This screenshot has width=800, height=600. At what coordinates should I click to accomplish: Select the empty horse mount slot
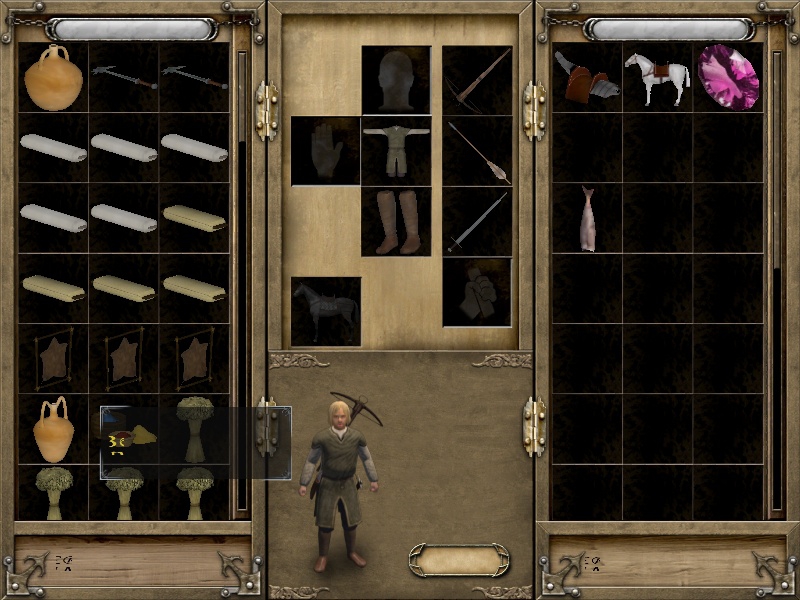[x=325, y=311]
